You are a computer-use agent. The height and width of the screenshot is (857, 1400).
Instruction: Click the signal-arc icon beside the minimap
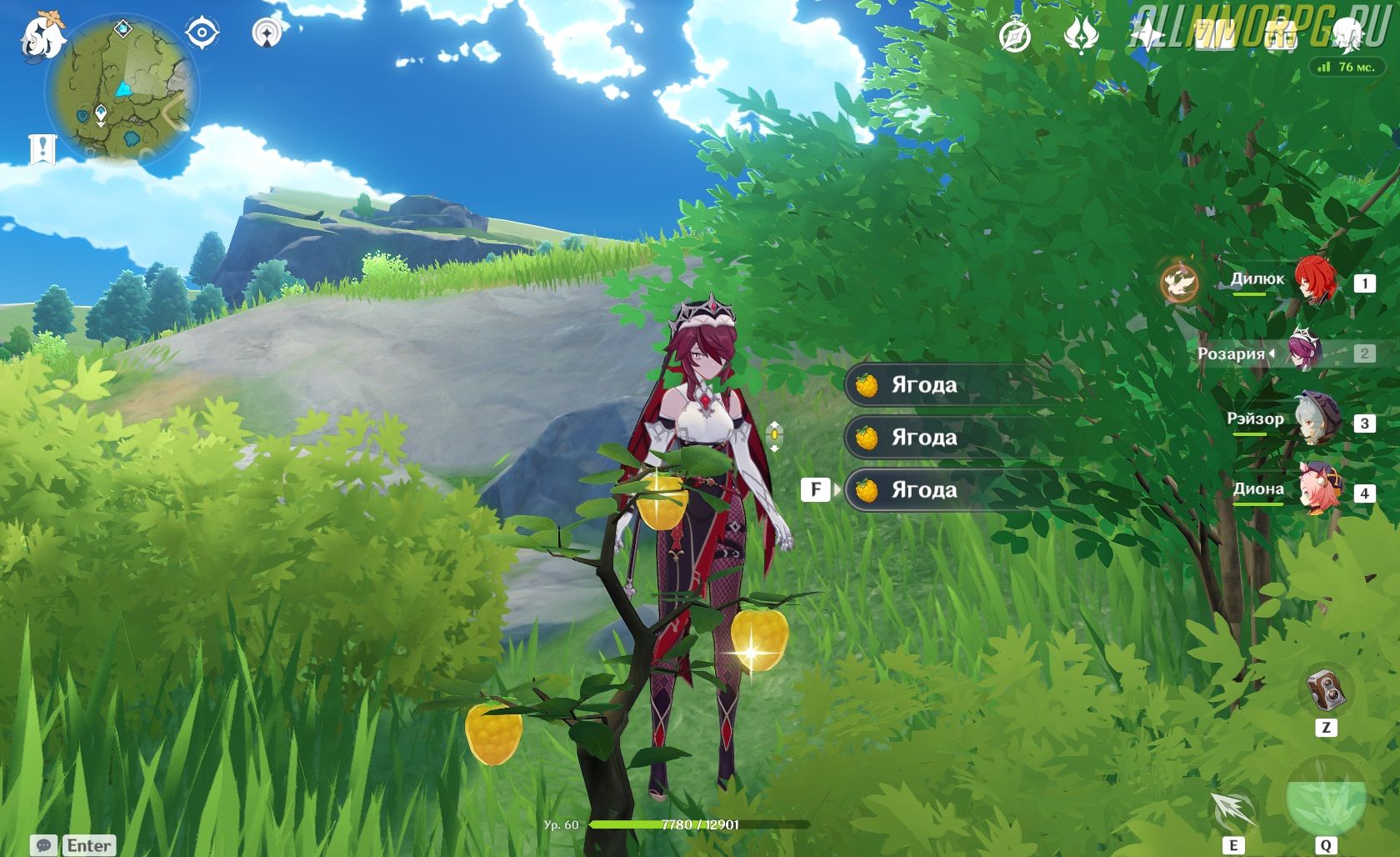point(267,33)
